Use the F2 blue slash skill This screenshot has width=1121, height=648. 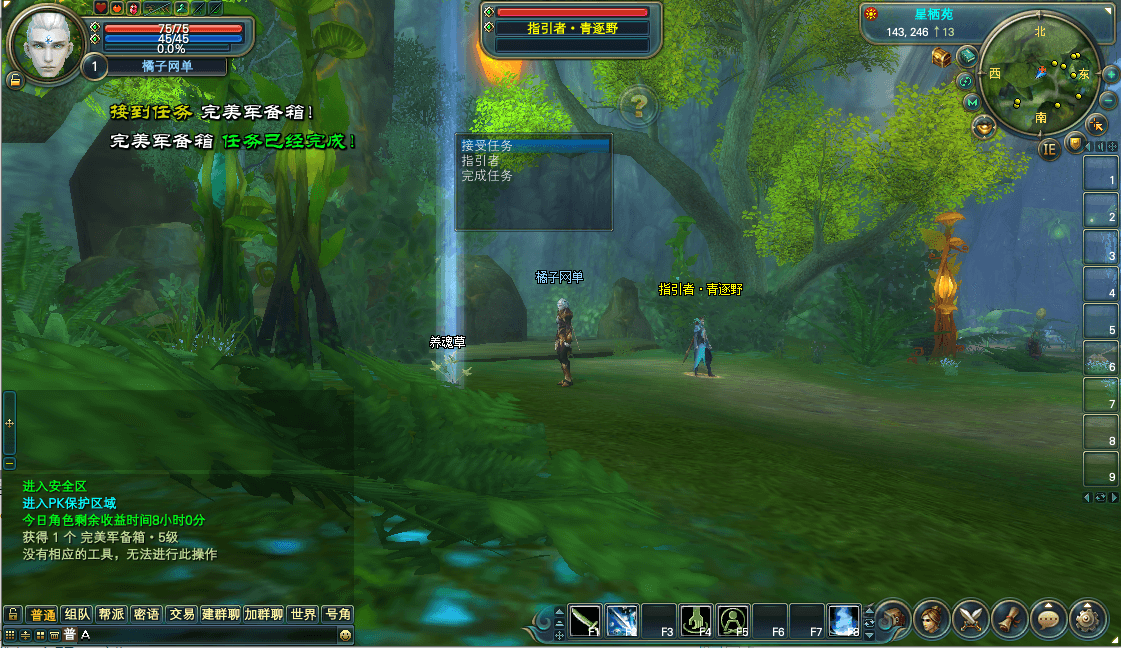(x=623, y=620)
